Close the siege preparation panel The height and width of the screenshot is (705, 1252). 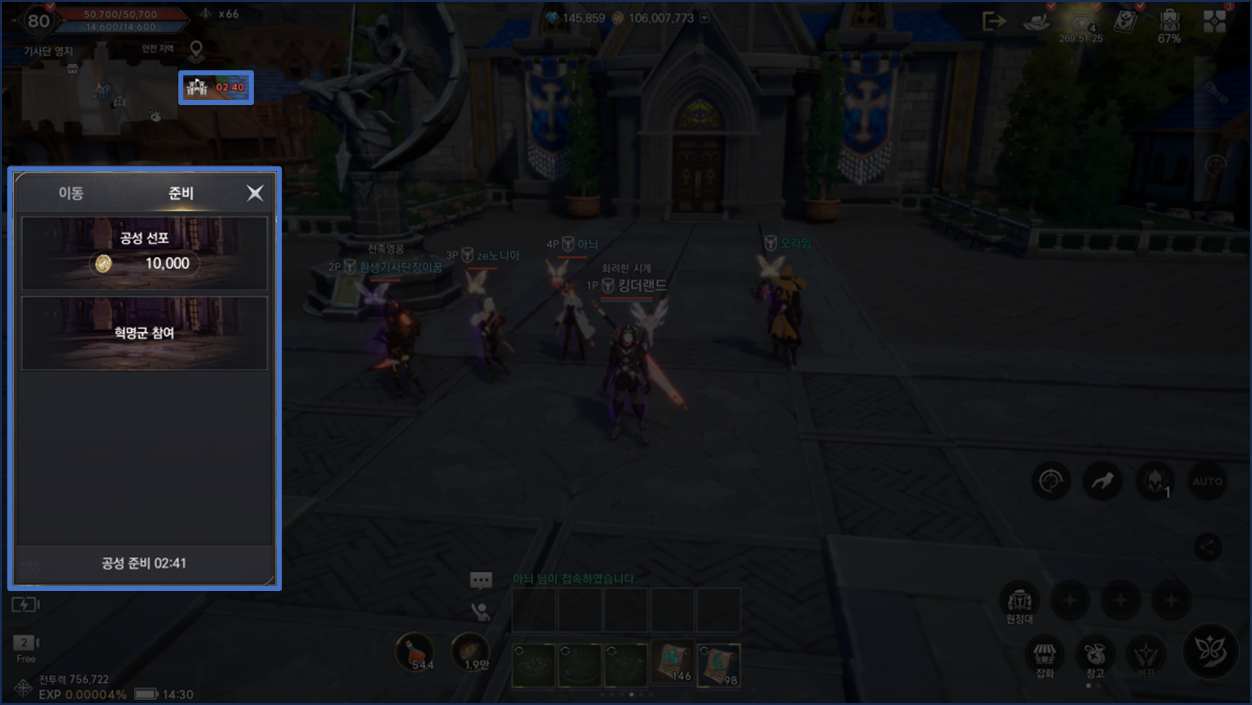tap(255, 193)
